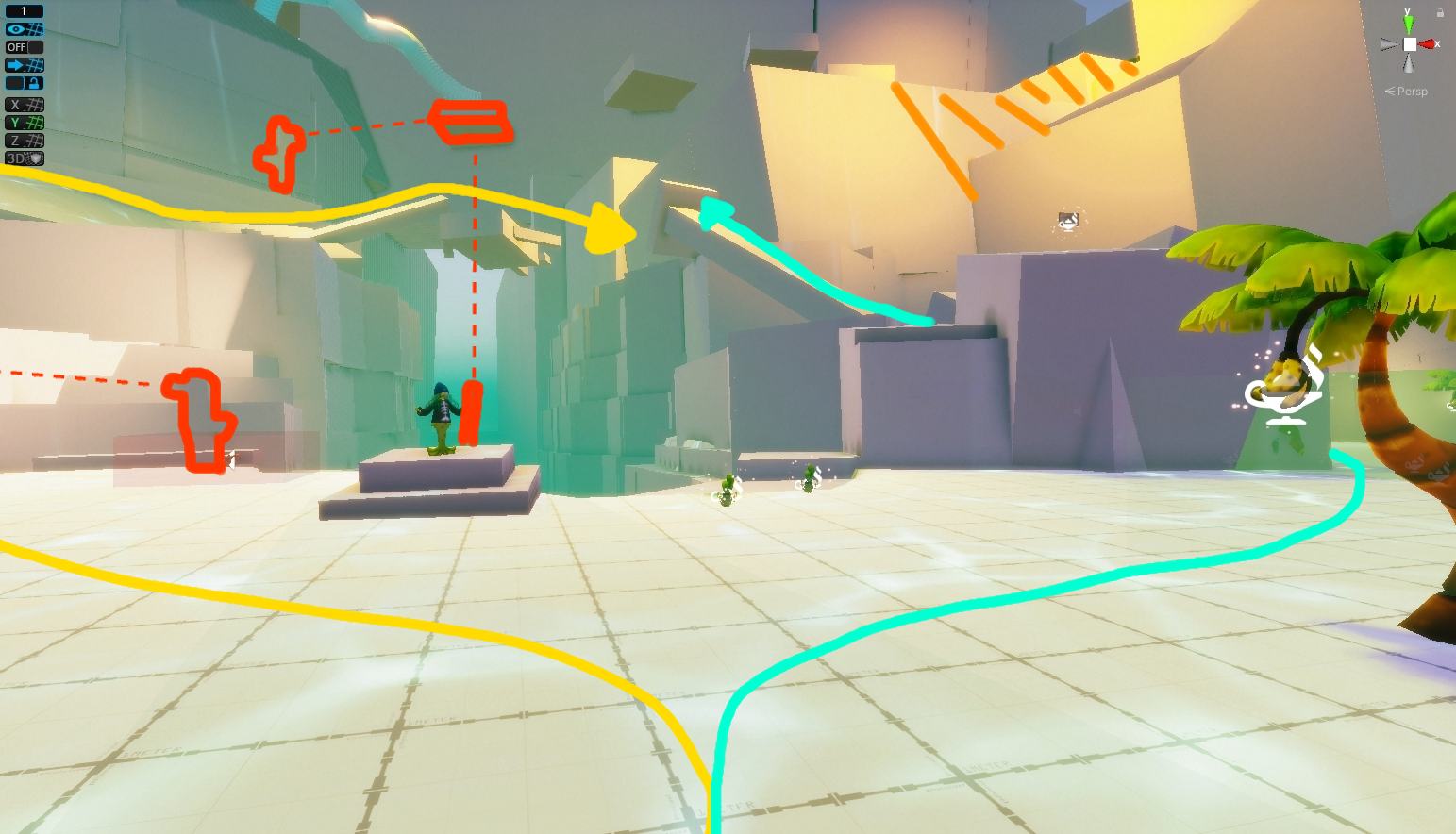Click the small lock icon near the scene gizmo
The height and width of the screenshot is (834, 1456).
click(x=1441, y=12)
